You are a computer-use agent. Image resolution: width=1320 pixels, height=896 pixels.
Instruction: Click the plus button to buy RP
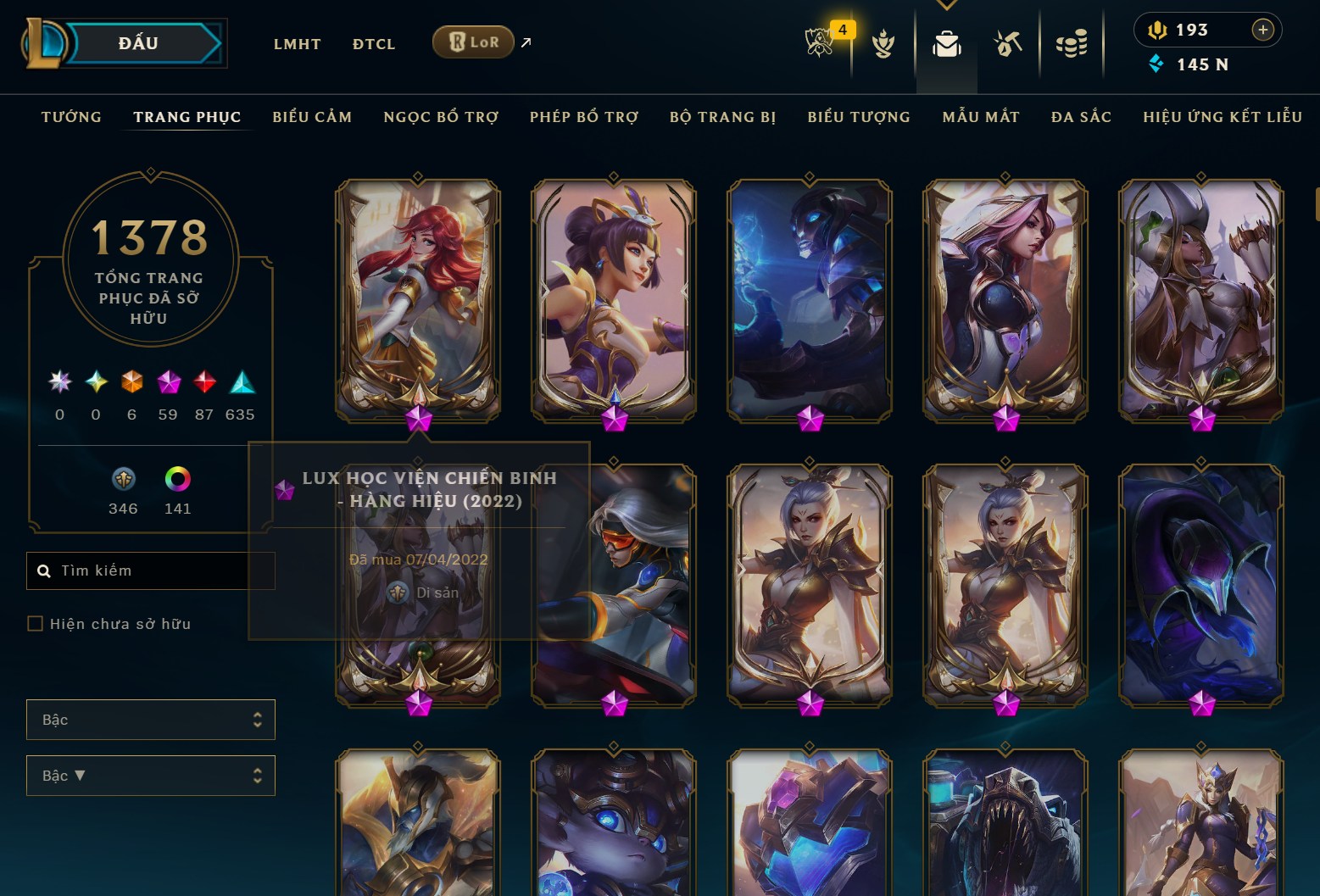point(1262,30)
